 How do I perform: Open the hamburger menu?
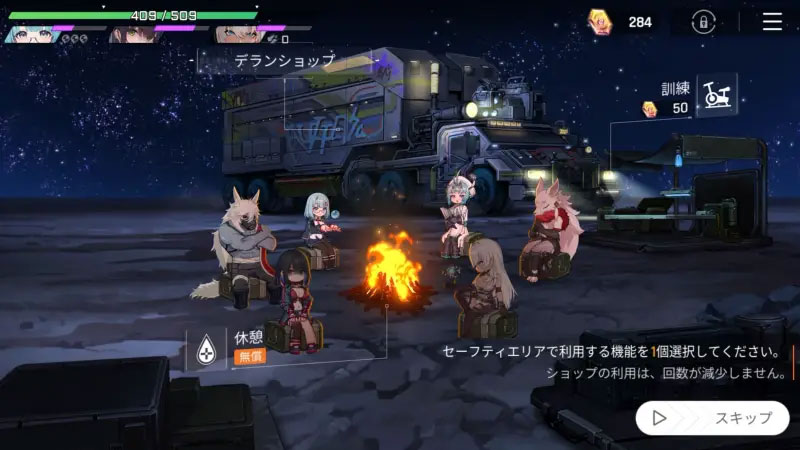(x=772, y=22)
